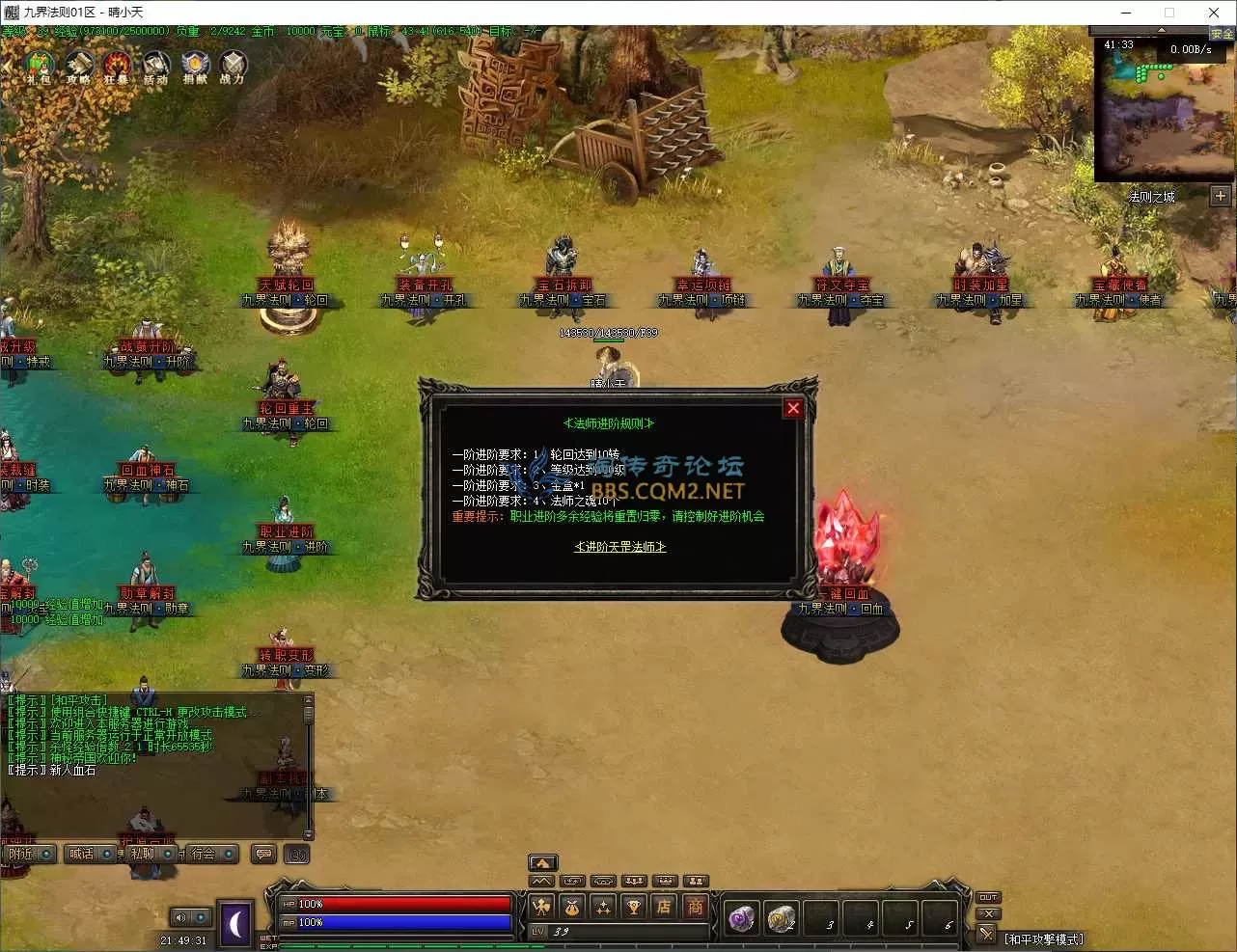
Task: Open the 店 shop button
Action: [664, 907]
